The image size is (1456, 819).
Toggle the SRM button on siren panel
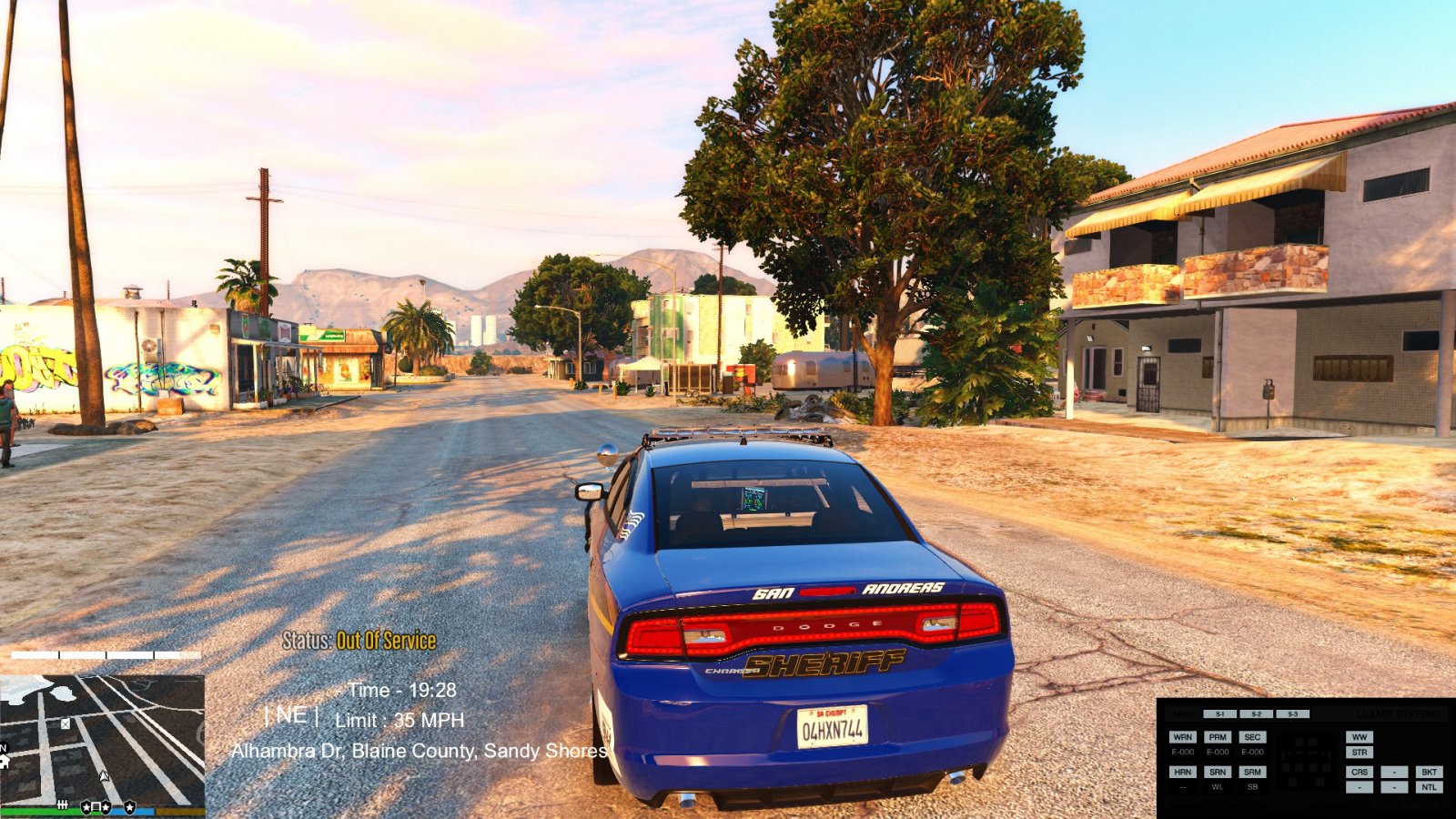(x=1252, y=772)
